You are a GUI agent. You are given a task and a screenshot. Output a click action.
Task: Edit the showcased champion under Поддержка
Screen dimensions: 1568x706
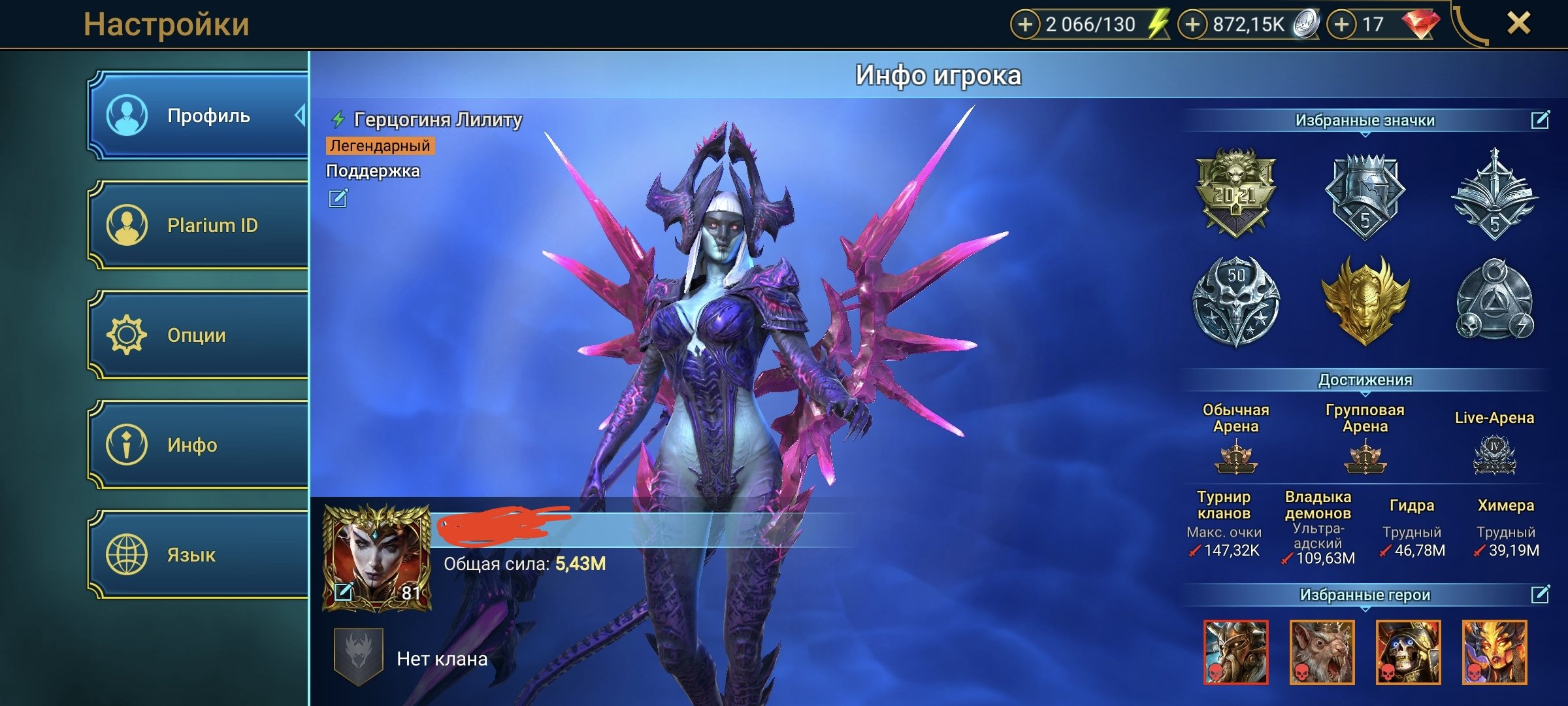tap(338, 198)
